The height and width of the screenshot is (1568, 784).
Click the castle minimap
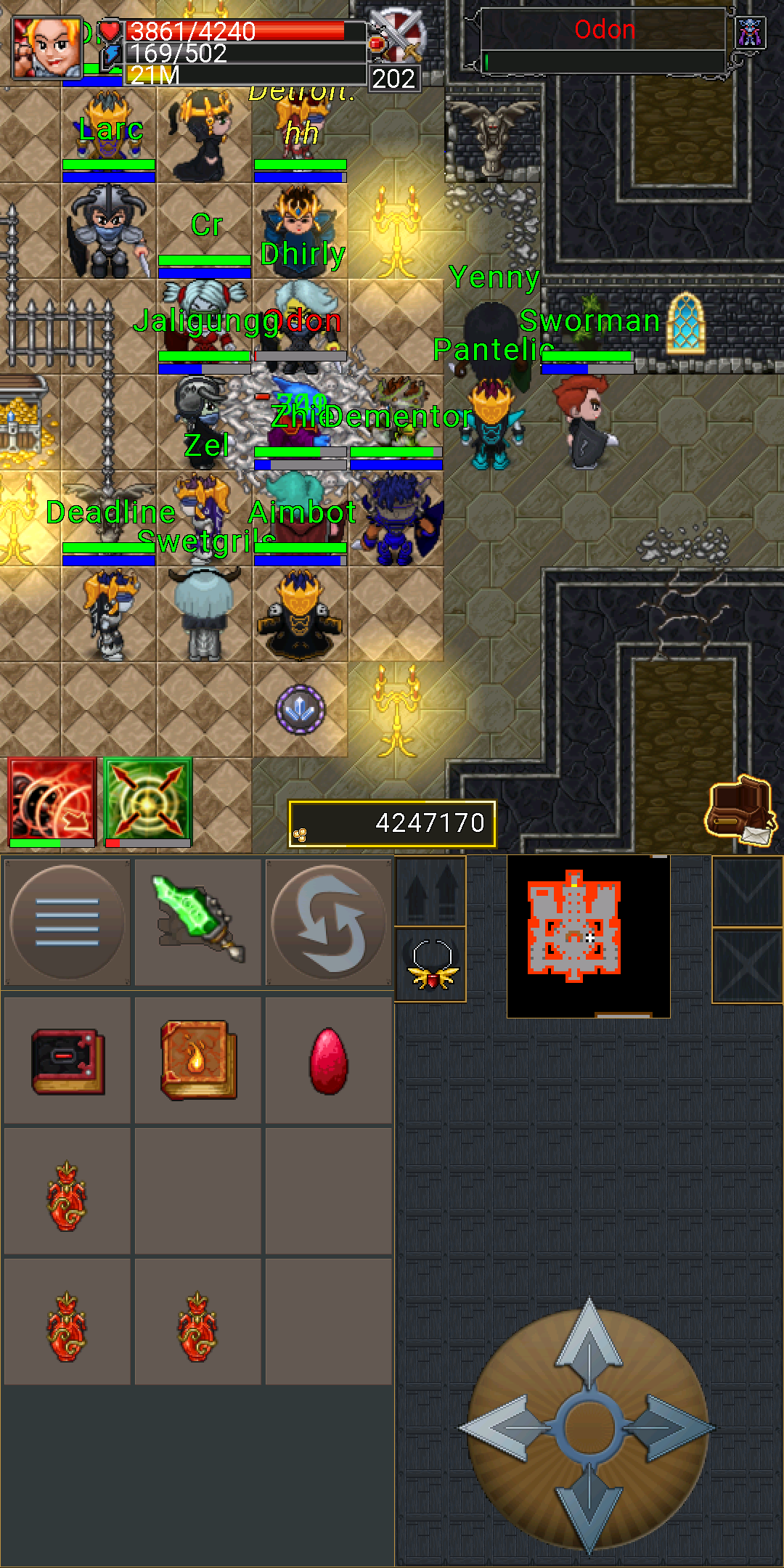(x=588, y=935)
